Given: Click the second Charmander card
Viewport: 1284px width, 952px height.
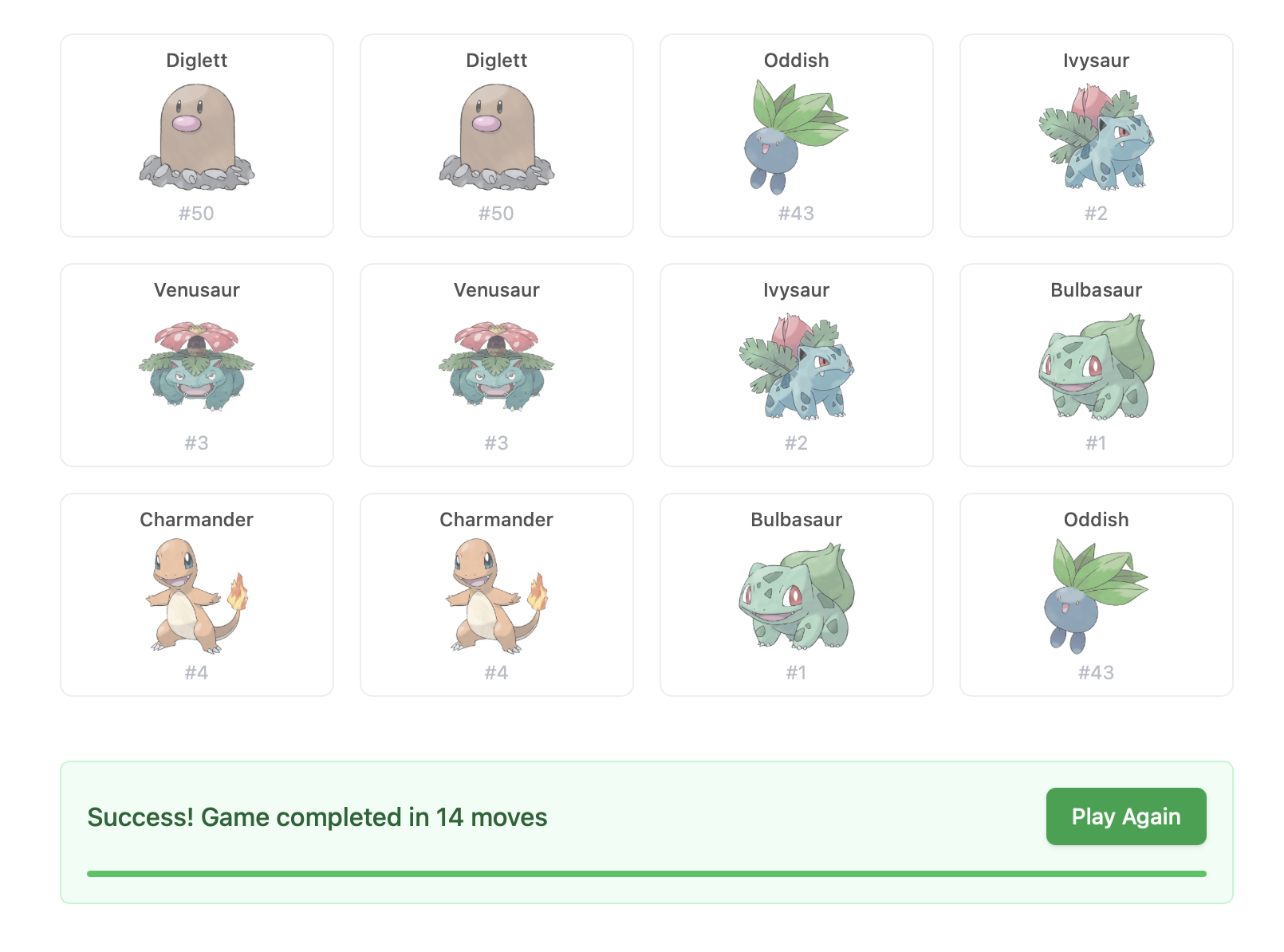Looking at the screenshot, I should click(496, 594).
